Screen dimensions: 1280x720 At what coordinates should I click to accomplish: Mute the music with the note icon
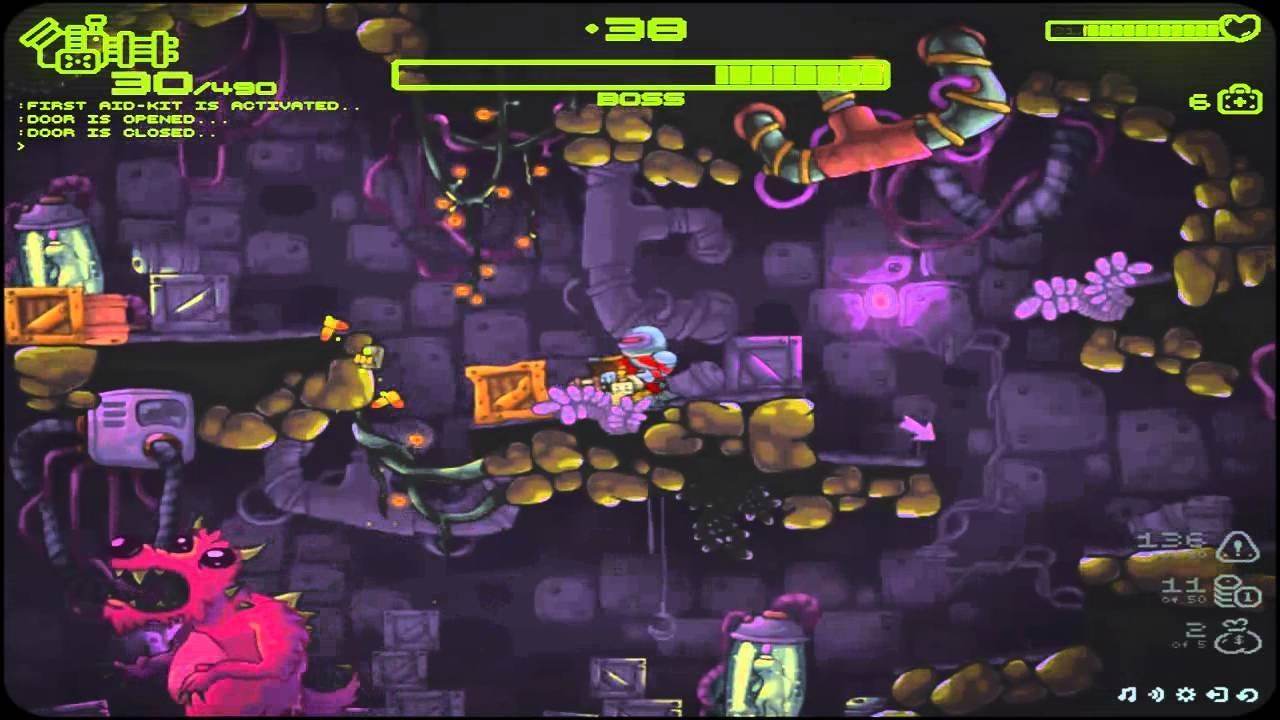click(x=1128, y=694)
